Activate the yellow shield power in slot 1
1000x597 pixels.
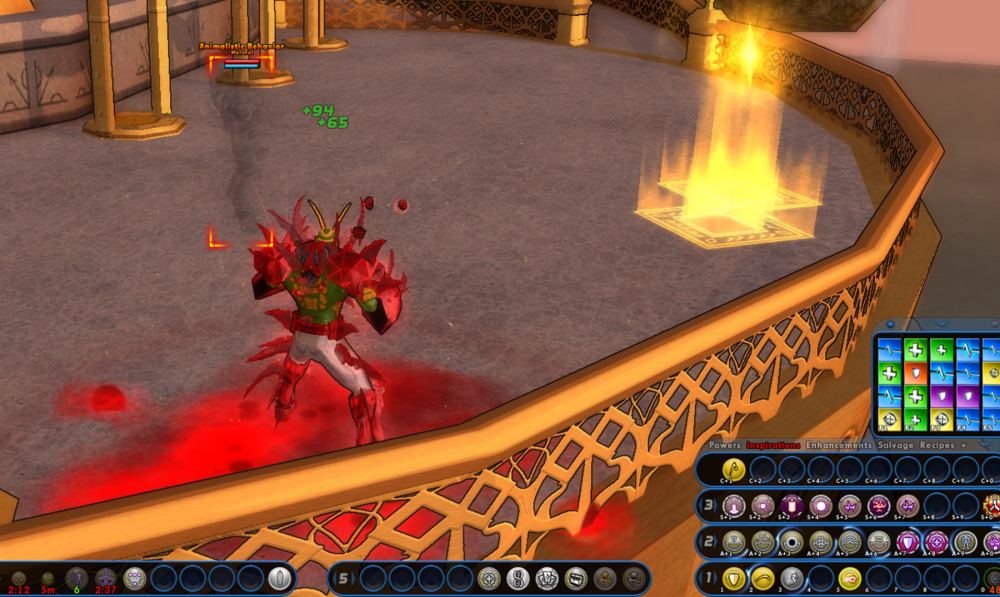coord(734,577)
